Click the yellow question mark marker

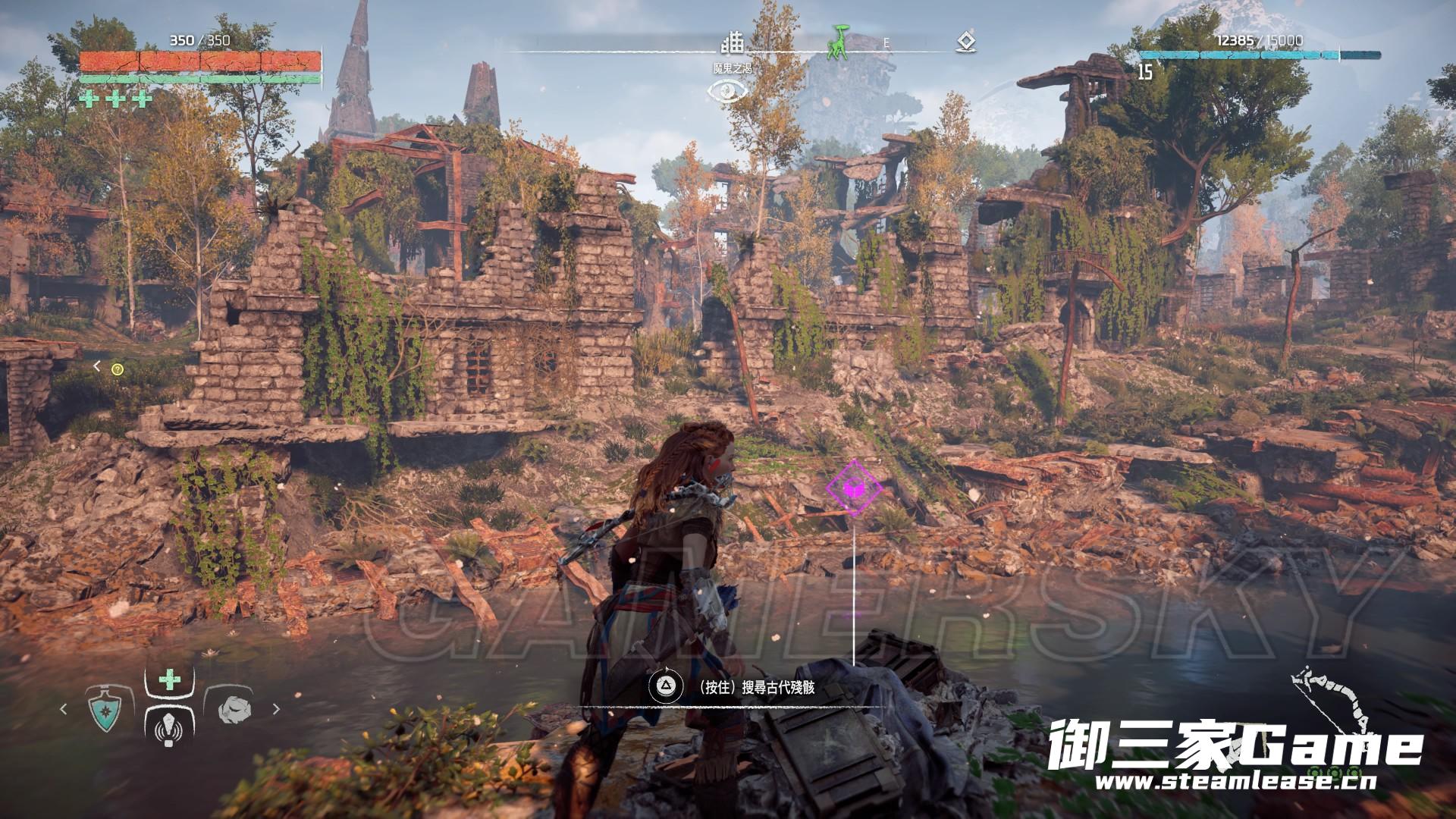(x=117, y=369)
